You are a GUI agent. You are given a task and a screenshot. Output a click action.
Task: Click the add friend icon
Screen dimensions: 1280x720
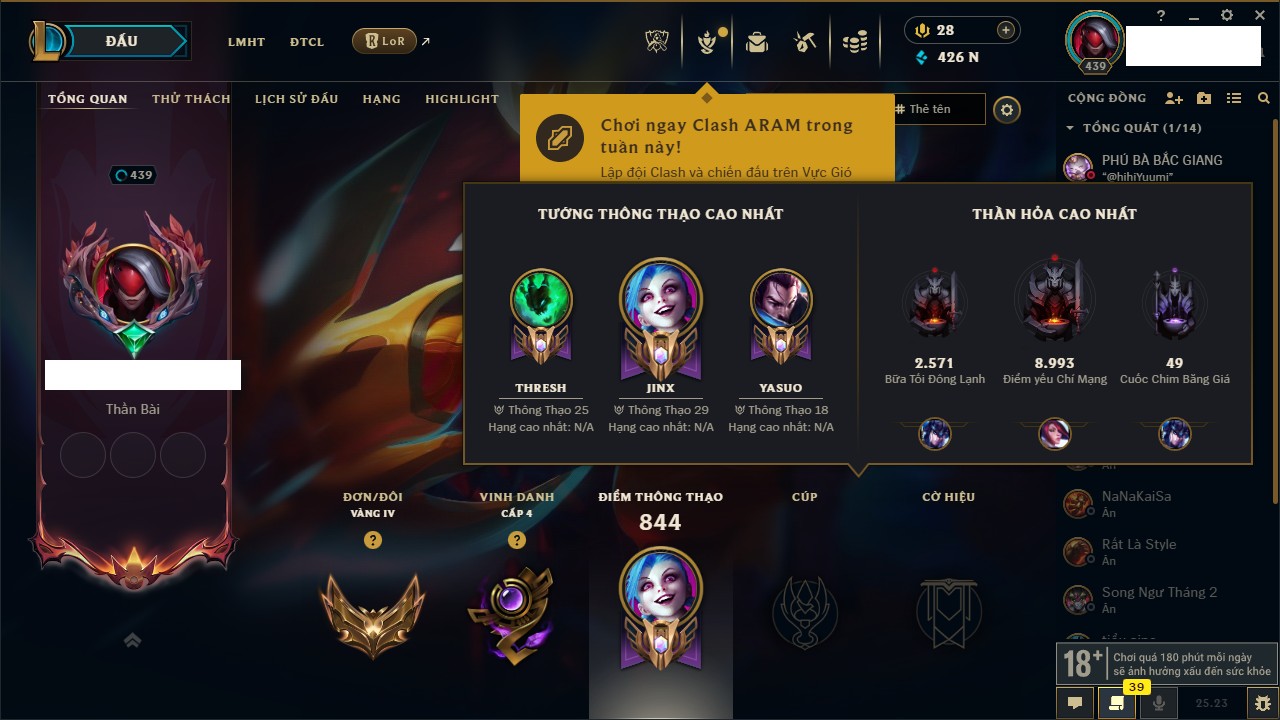[x=1174, y=98]
